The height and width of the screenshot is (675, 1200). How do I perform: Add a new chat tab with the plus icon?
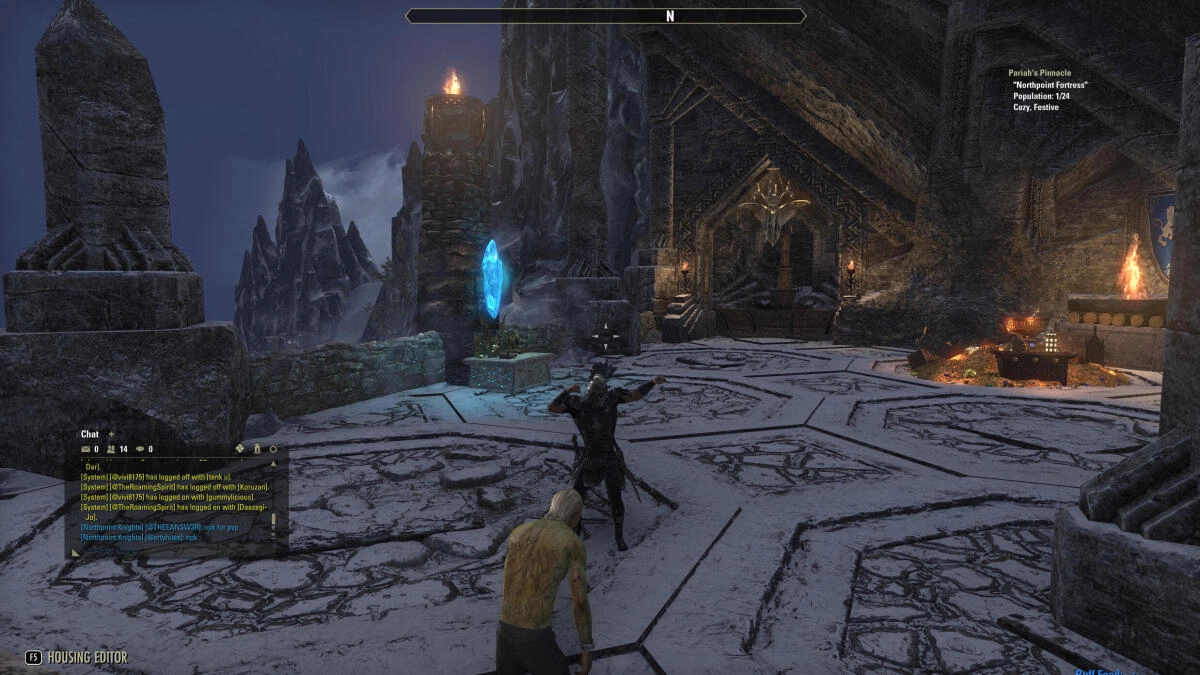click(111, 434)
